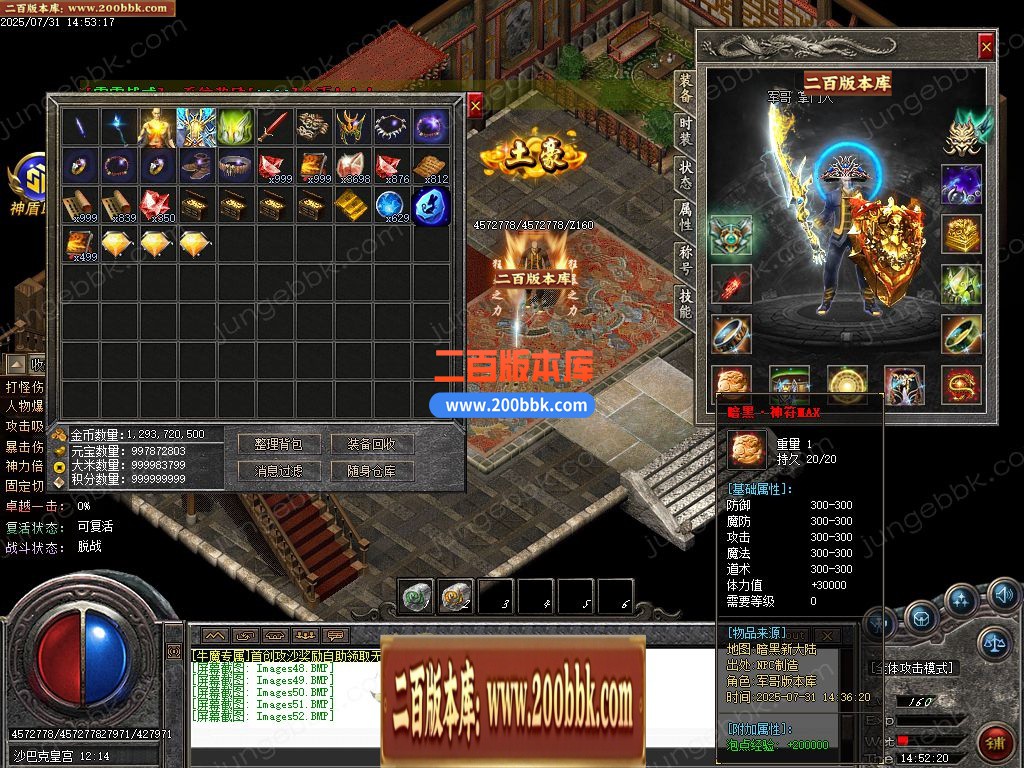1024x768 pixels.
Task: Toggle the sound speaker button
Action: [x=1003, y=597]
